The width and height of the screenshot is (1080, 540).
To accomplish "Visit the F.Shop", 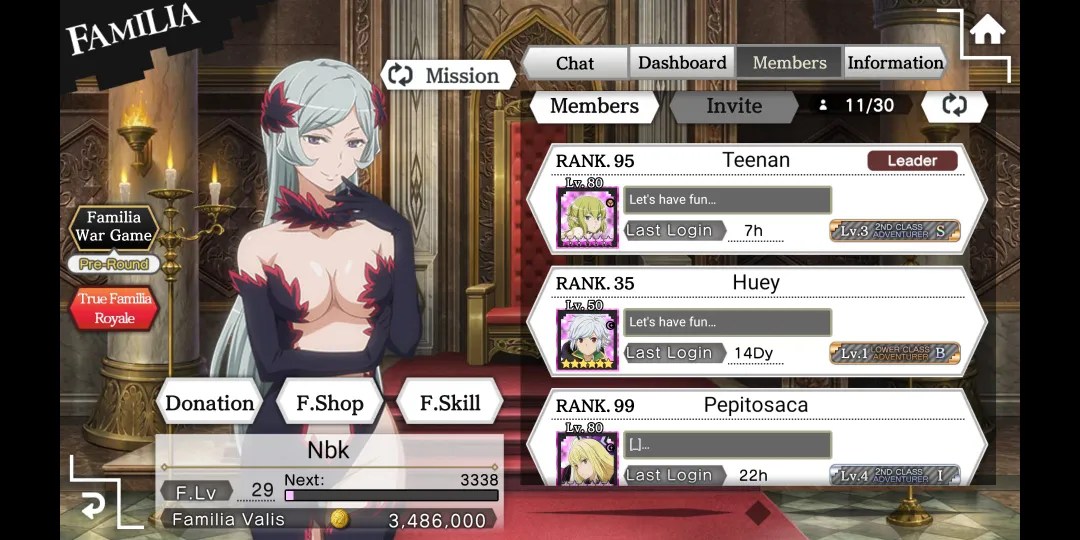I will coord(329,403).
